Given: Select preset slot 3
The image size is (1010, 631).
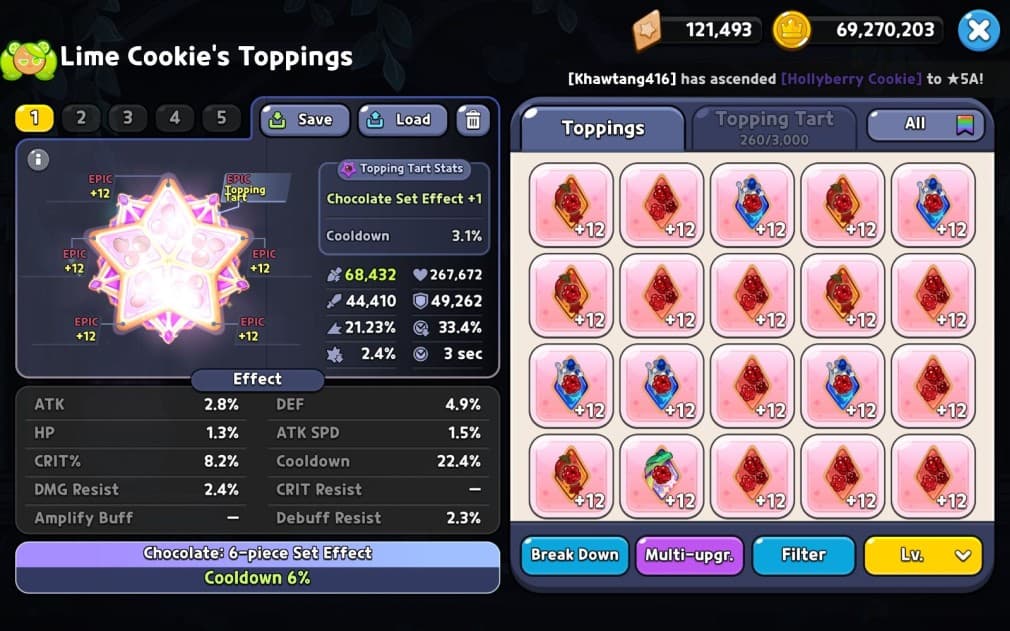Looking at the screenshot, I should coord(127,118).
